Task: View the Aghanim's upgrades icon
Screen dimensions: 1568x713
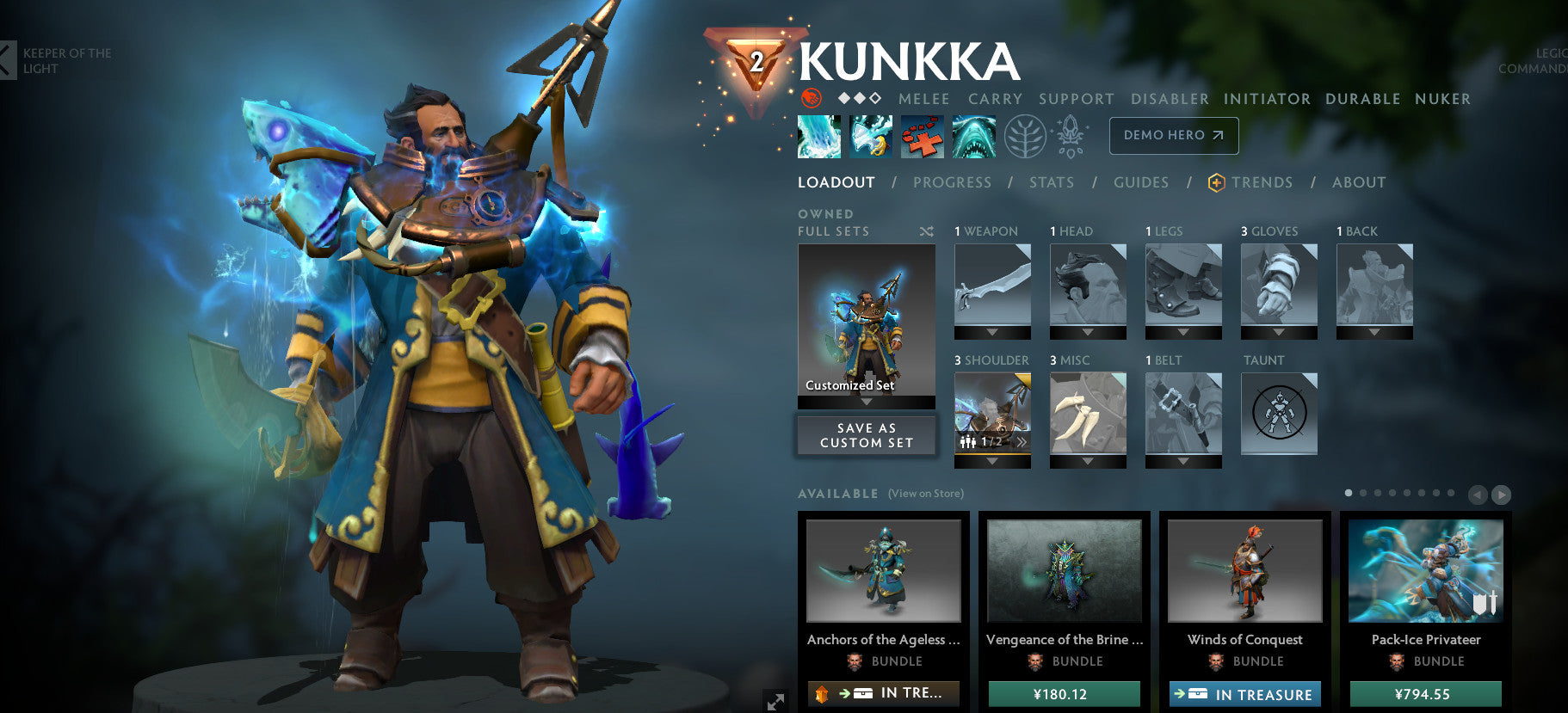Action: point(1071,136)
